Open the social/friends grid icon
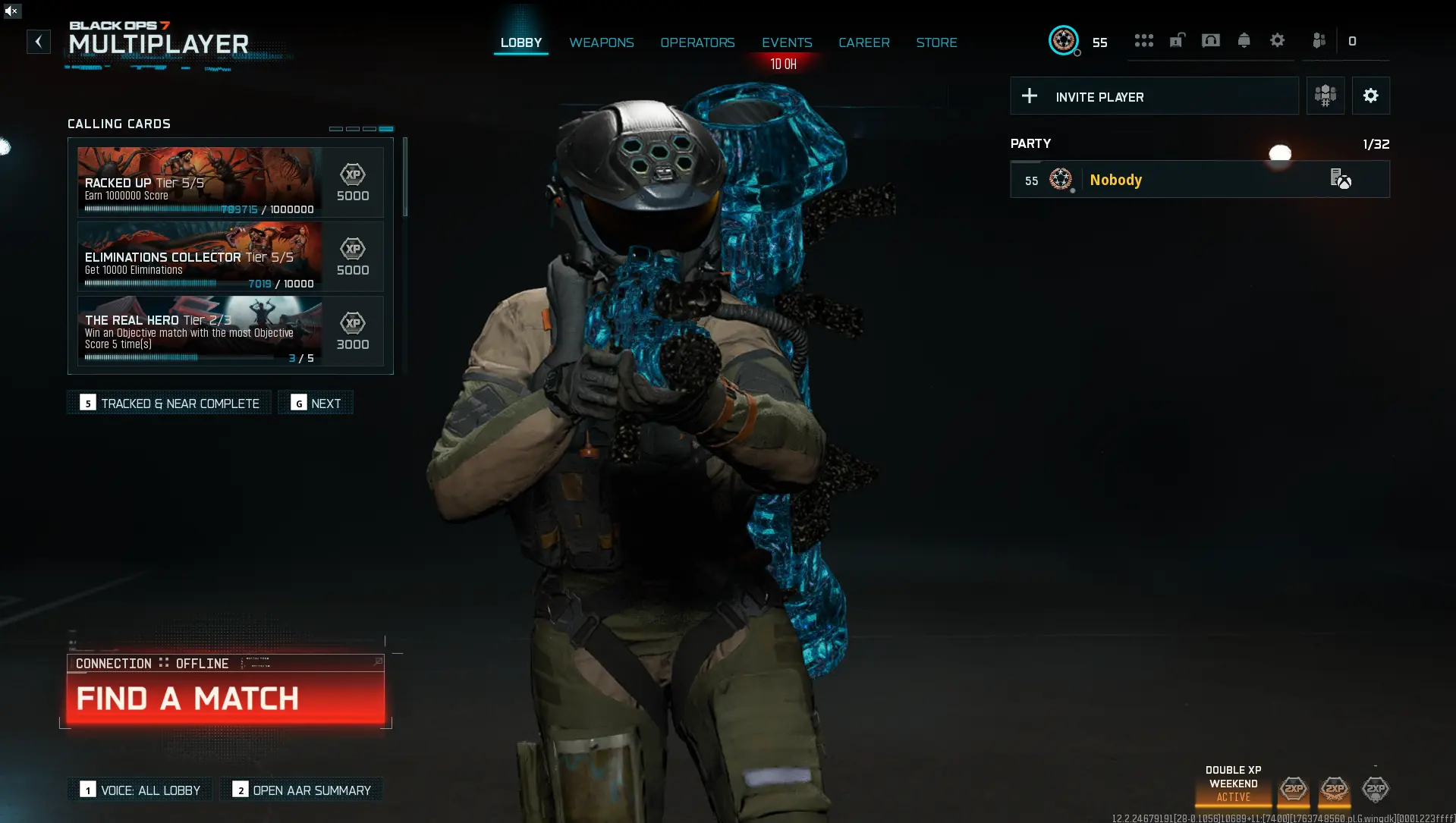The image size is (1456, 823). (x=1143, y=40)
